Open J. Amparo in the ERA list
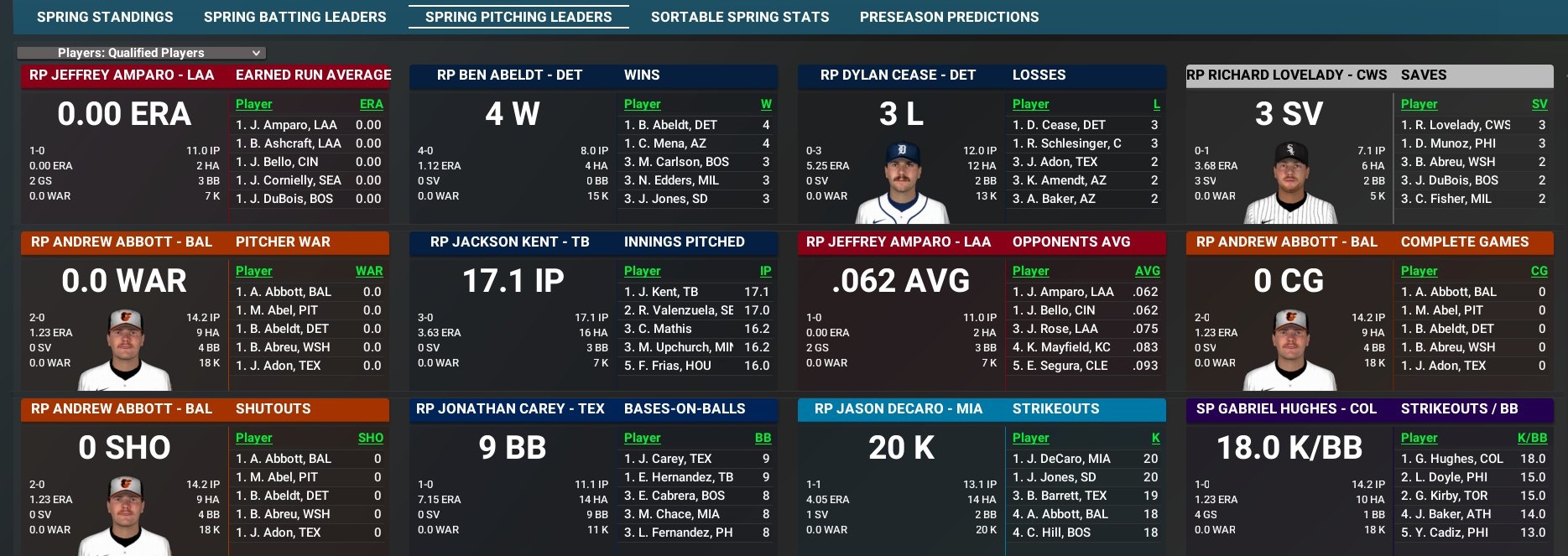 [286, 125]
